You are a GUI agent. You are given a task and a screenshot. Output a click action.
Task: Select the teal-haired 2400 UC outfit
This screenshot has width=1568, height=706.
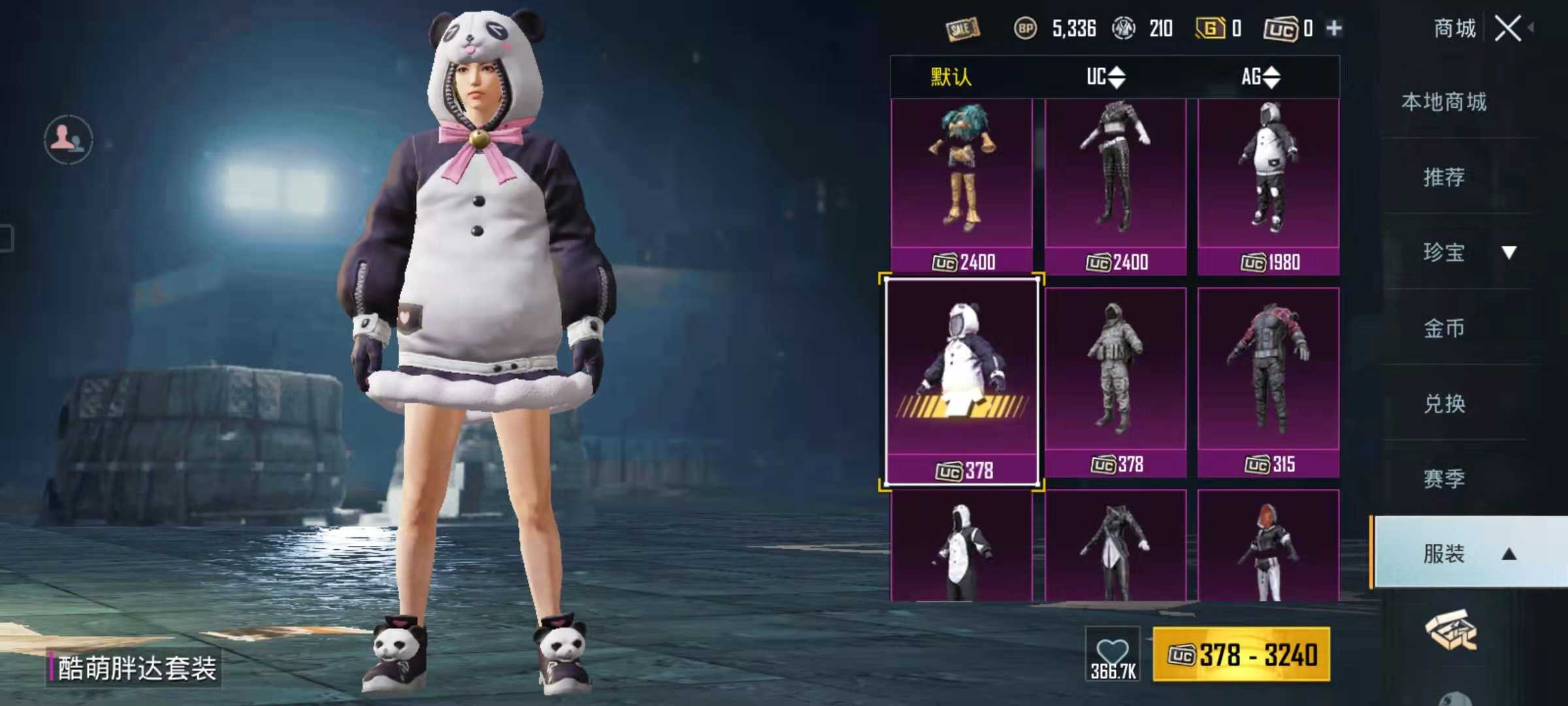(962, 186)
